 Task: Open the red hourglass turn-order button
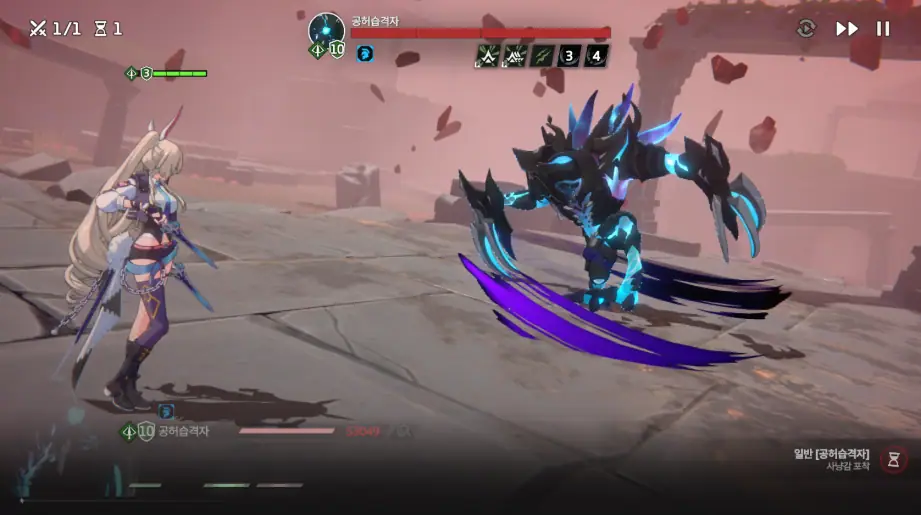pyautogui.click(x=894, y=460)
